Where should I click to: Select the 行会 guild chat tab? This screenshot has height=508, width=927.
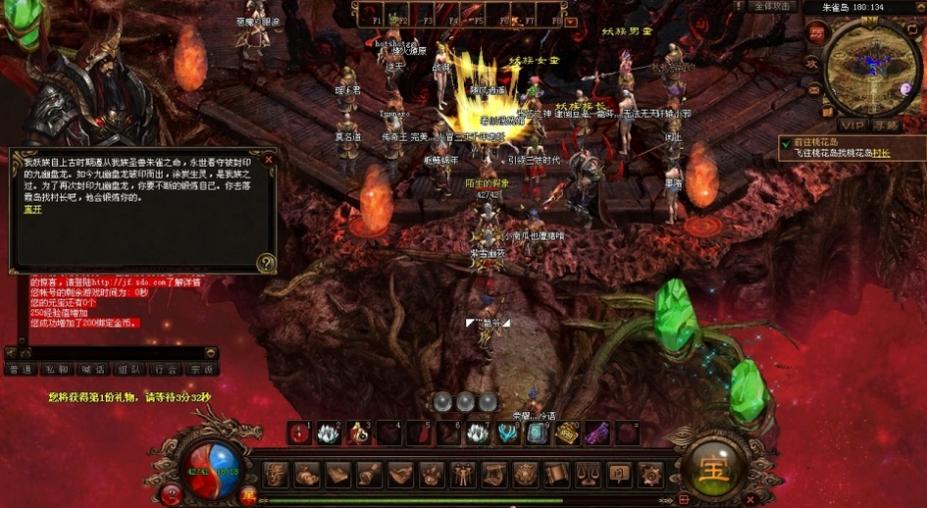coord(165,369)
